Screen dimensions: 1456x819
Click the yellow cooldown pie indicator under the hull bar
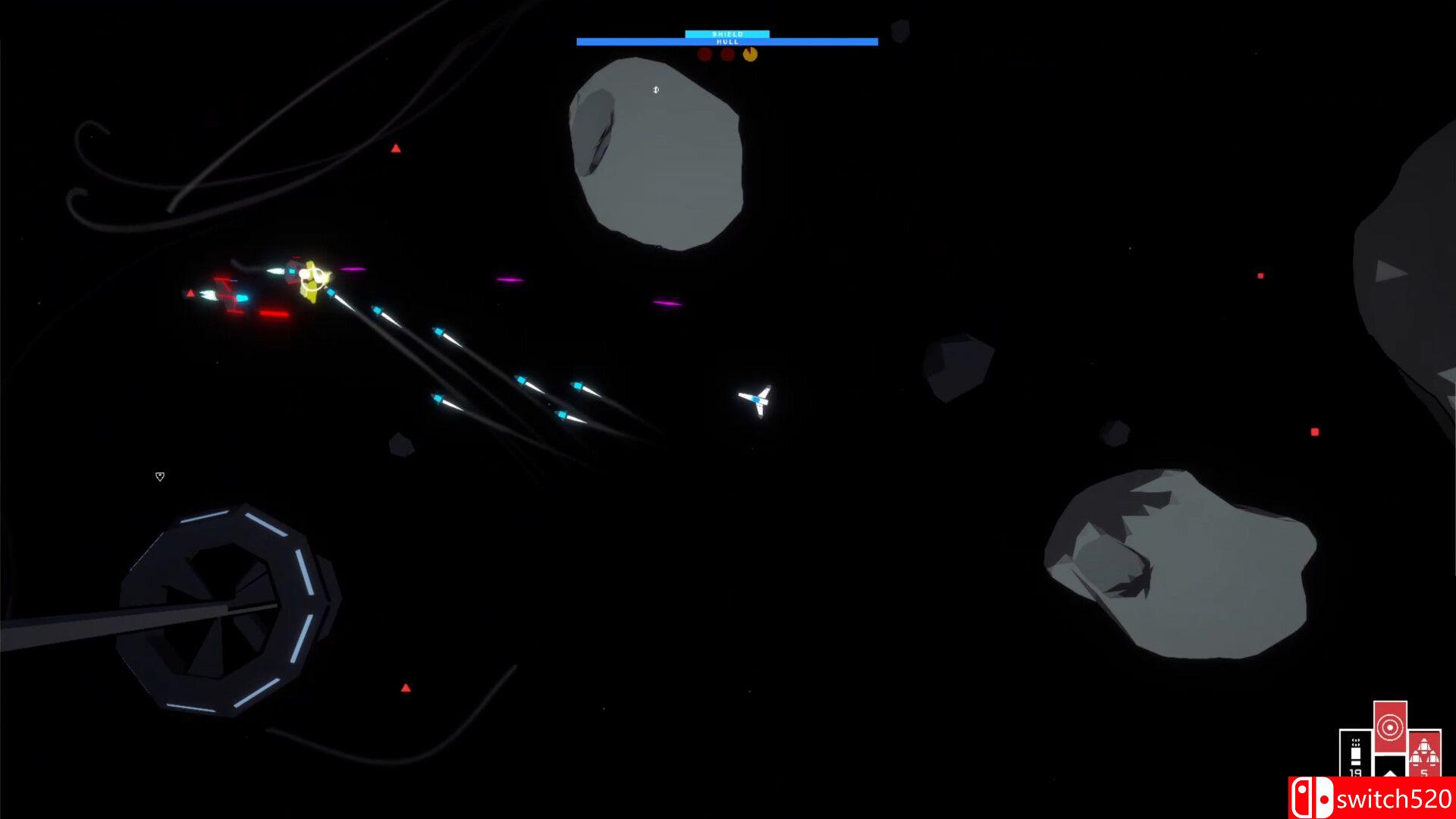point(750,54)
